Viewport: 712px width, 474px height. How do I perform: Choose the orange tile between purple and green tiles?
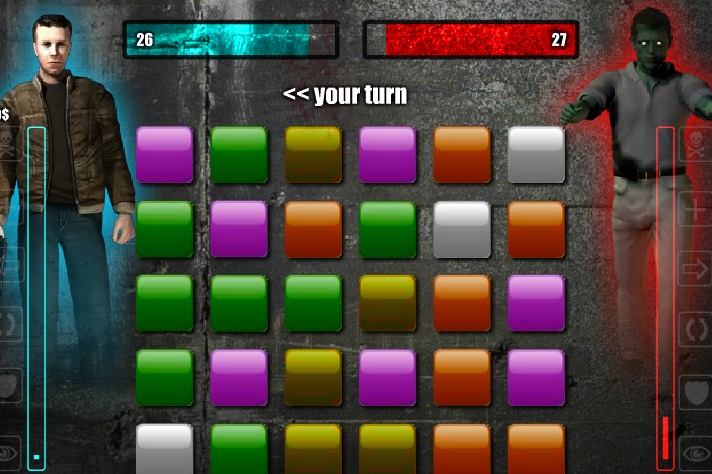313,229
